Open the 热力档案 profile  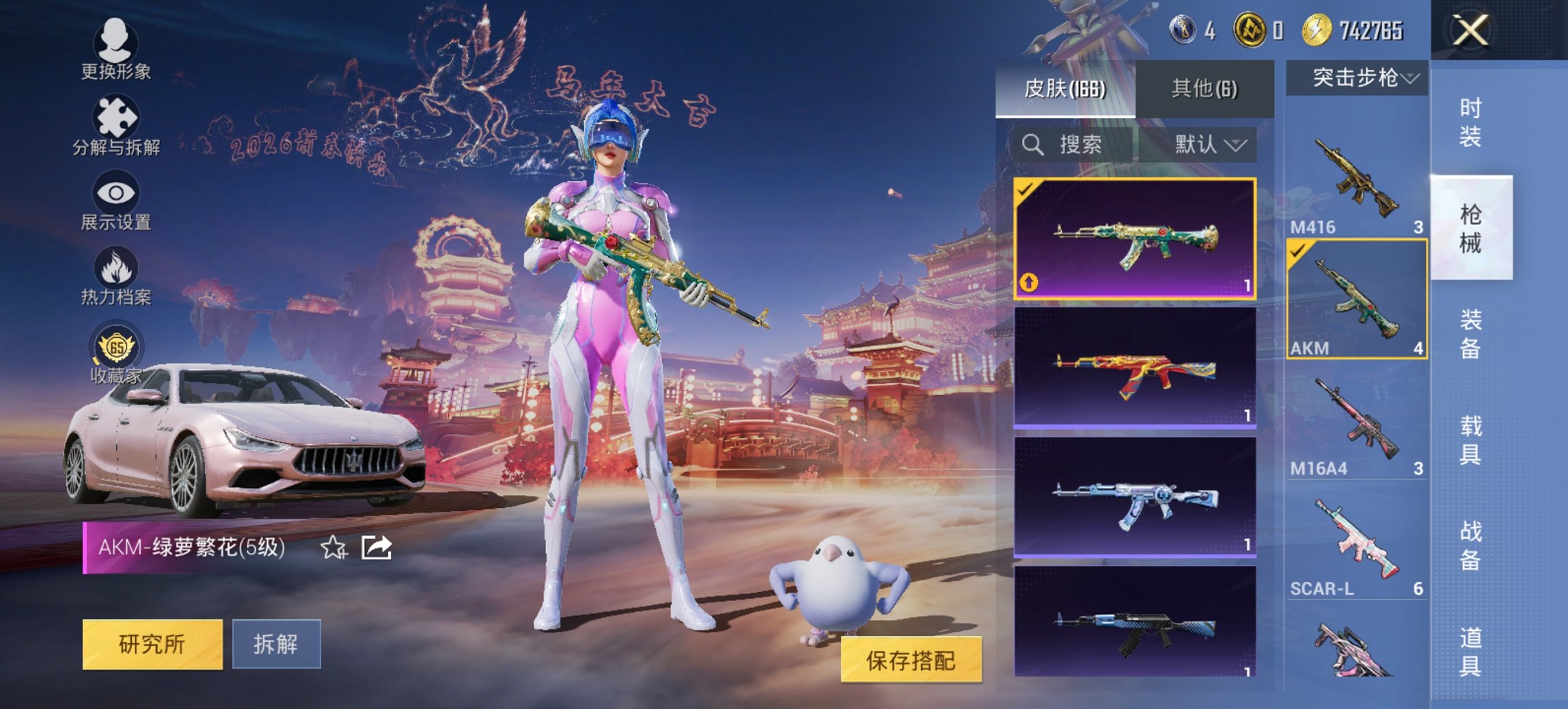(x=116, y=280)
